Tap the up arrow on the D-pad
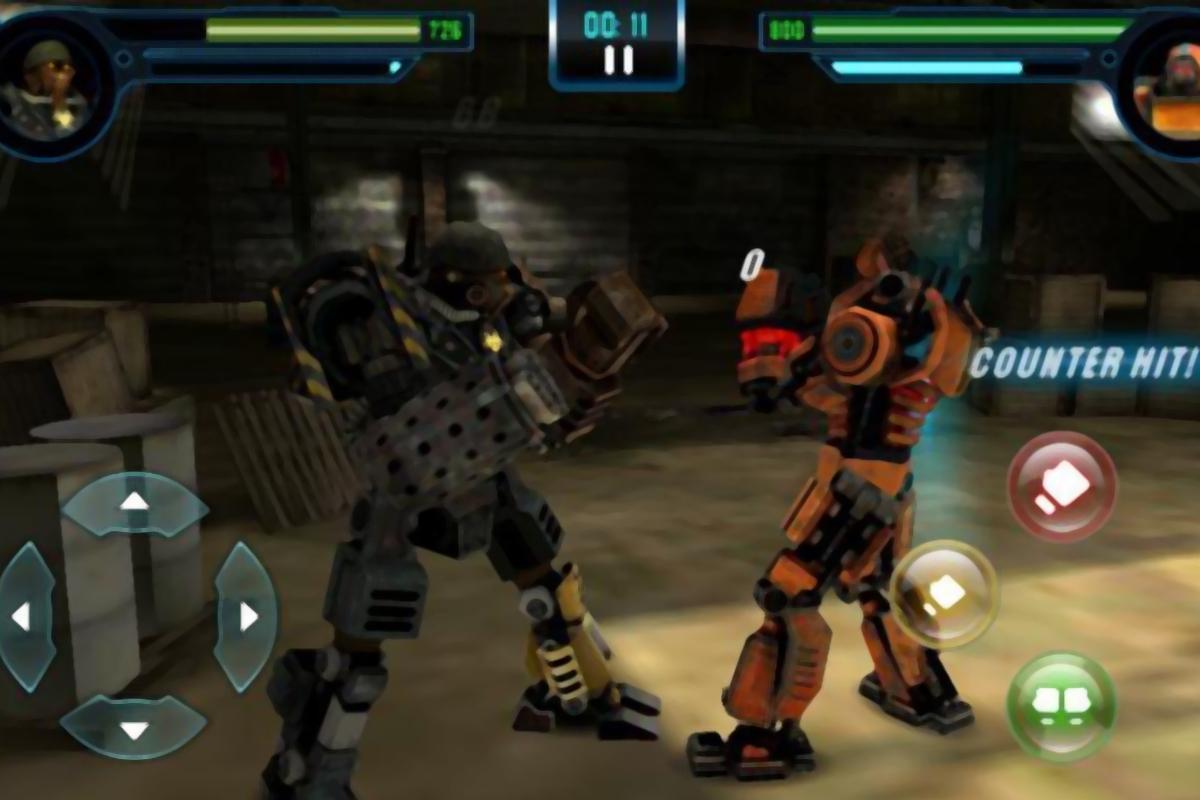 point(134,502)
